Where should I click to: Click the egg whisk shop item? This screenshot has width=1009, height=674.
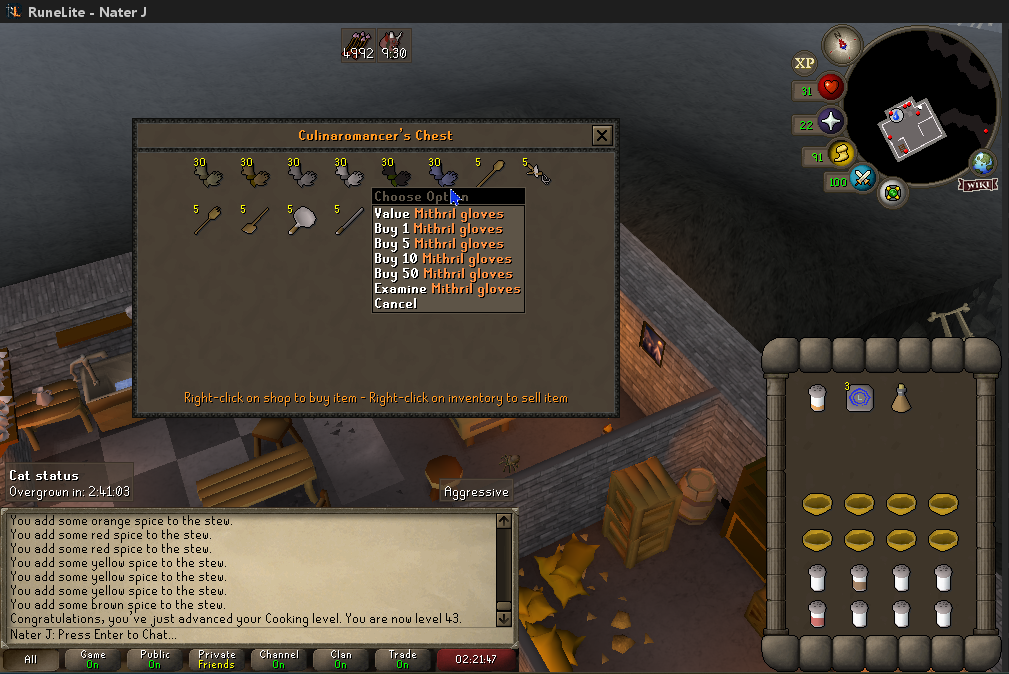[x=538, y=173]
